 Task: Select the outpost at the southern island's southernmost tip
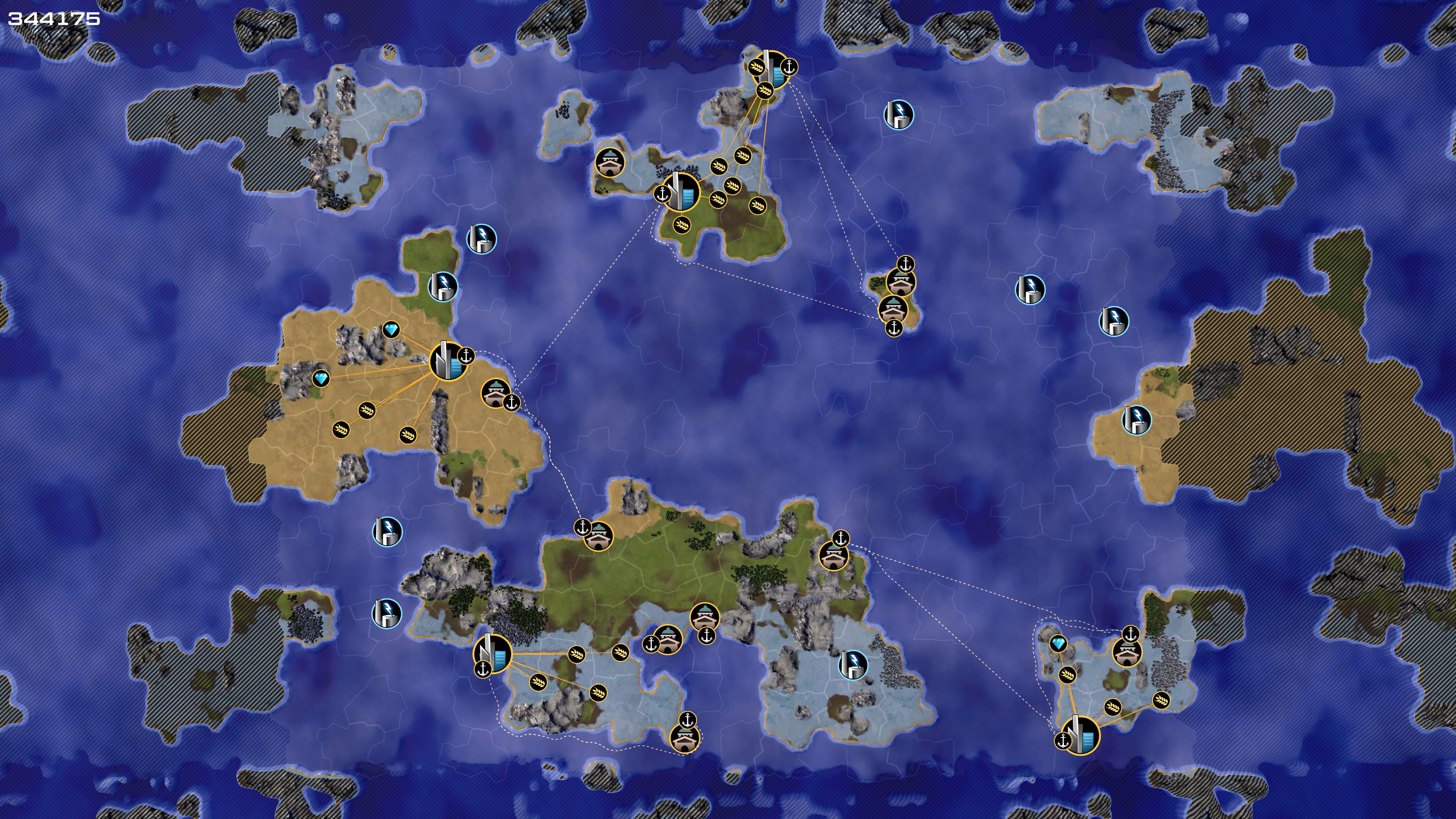[684, 737]
